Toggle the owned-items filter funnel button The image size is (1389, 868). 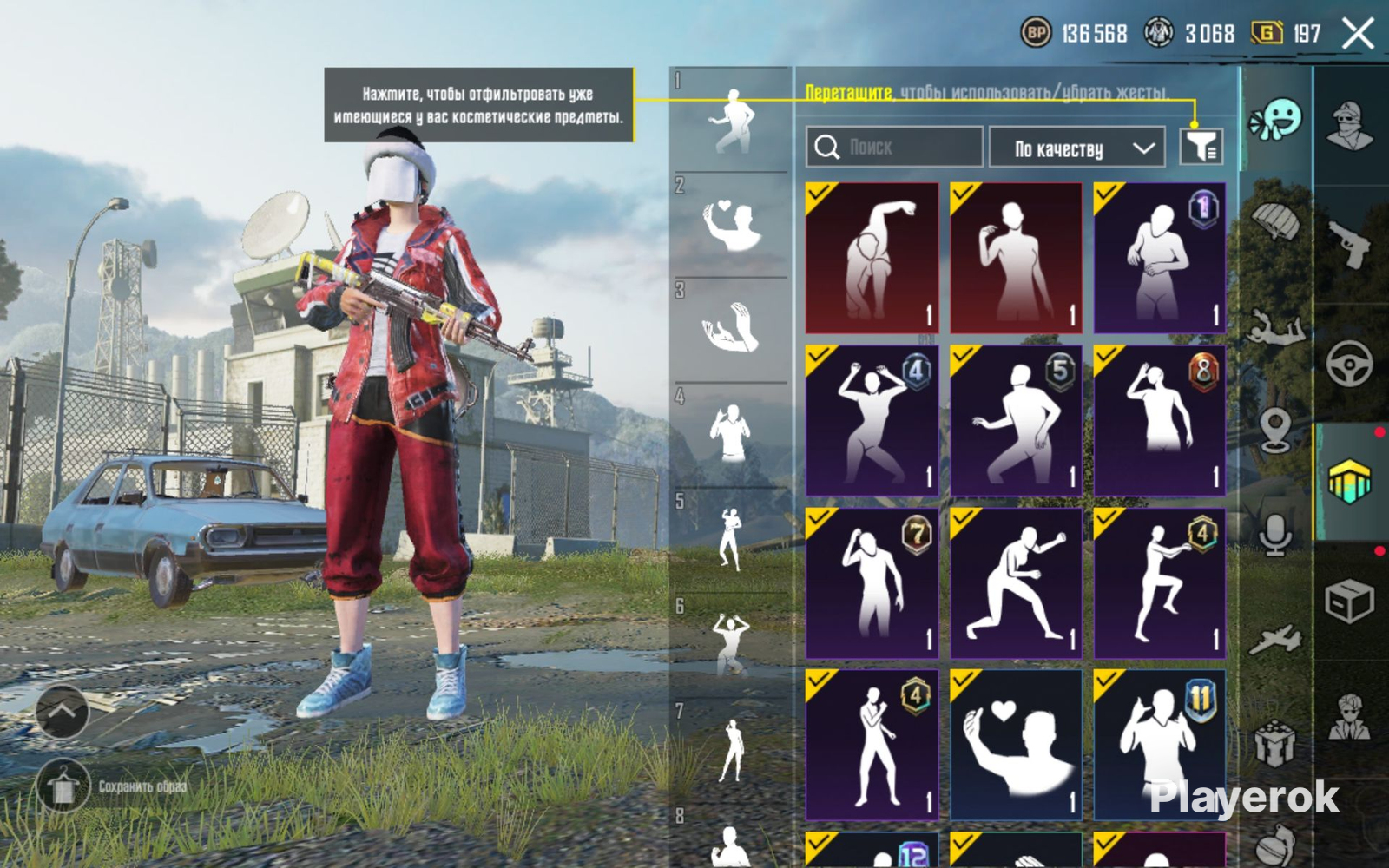[1201, 146]
